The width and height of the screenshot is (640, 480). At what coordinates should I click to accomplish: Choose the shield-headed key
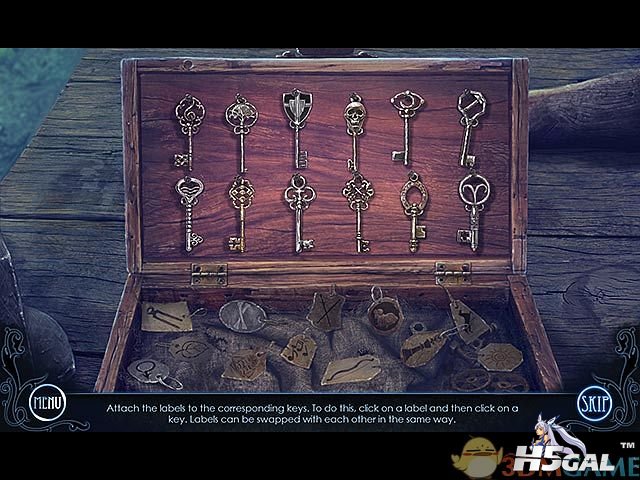click(295, 125)
